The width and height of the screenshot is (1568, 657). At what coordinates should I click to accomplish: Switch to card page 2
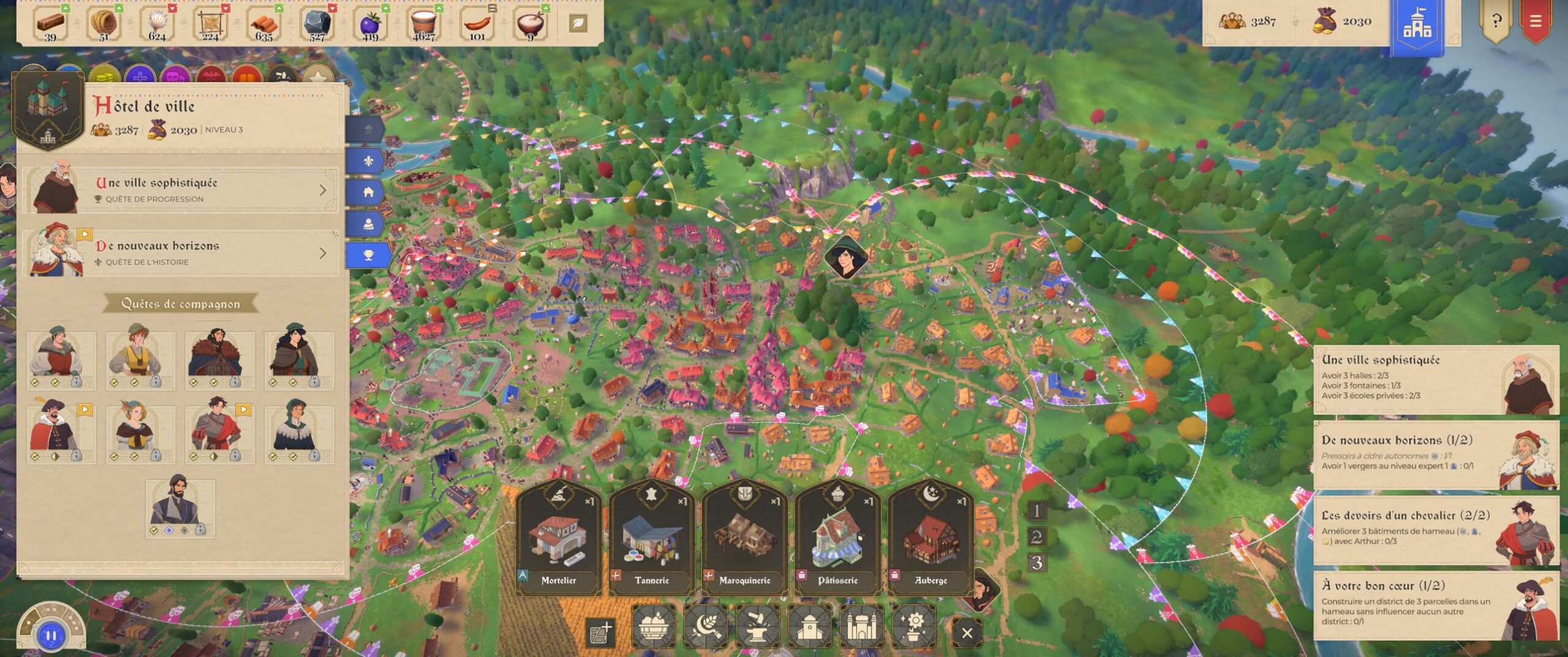1036,537
